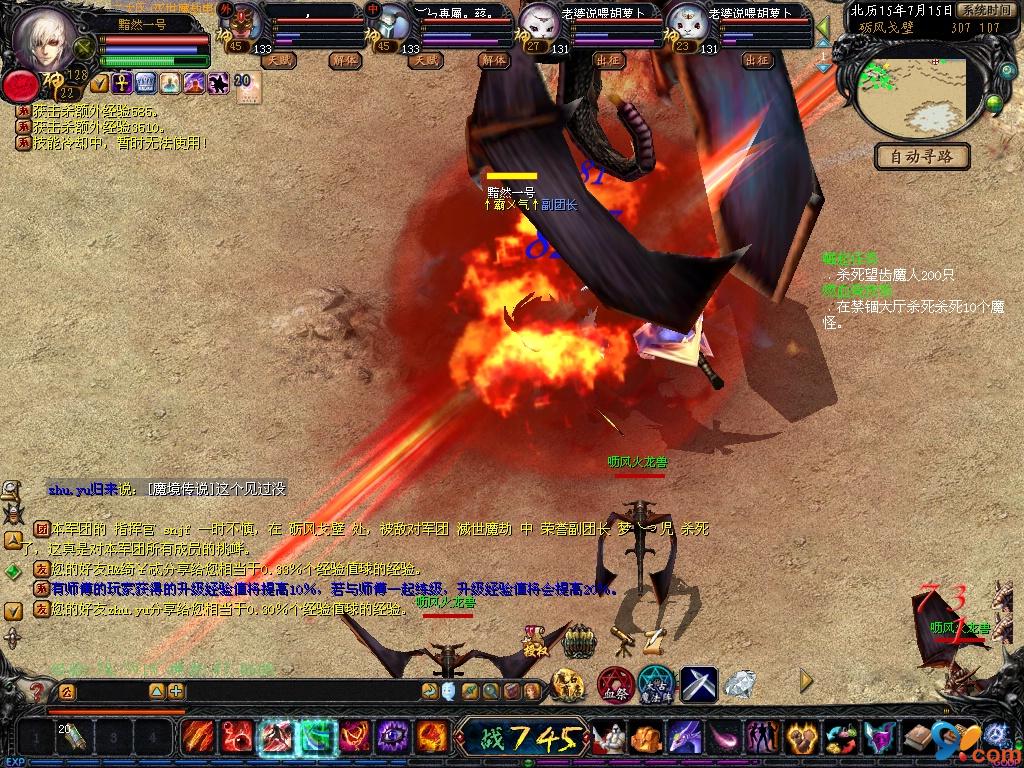Select the red demon mask pet portrait
The image size is (1024, 768).
pyautogui.click(x=243, y=22)
